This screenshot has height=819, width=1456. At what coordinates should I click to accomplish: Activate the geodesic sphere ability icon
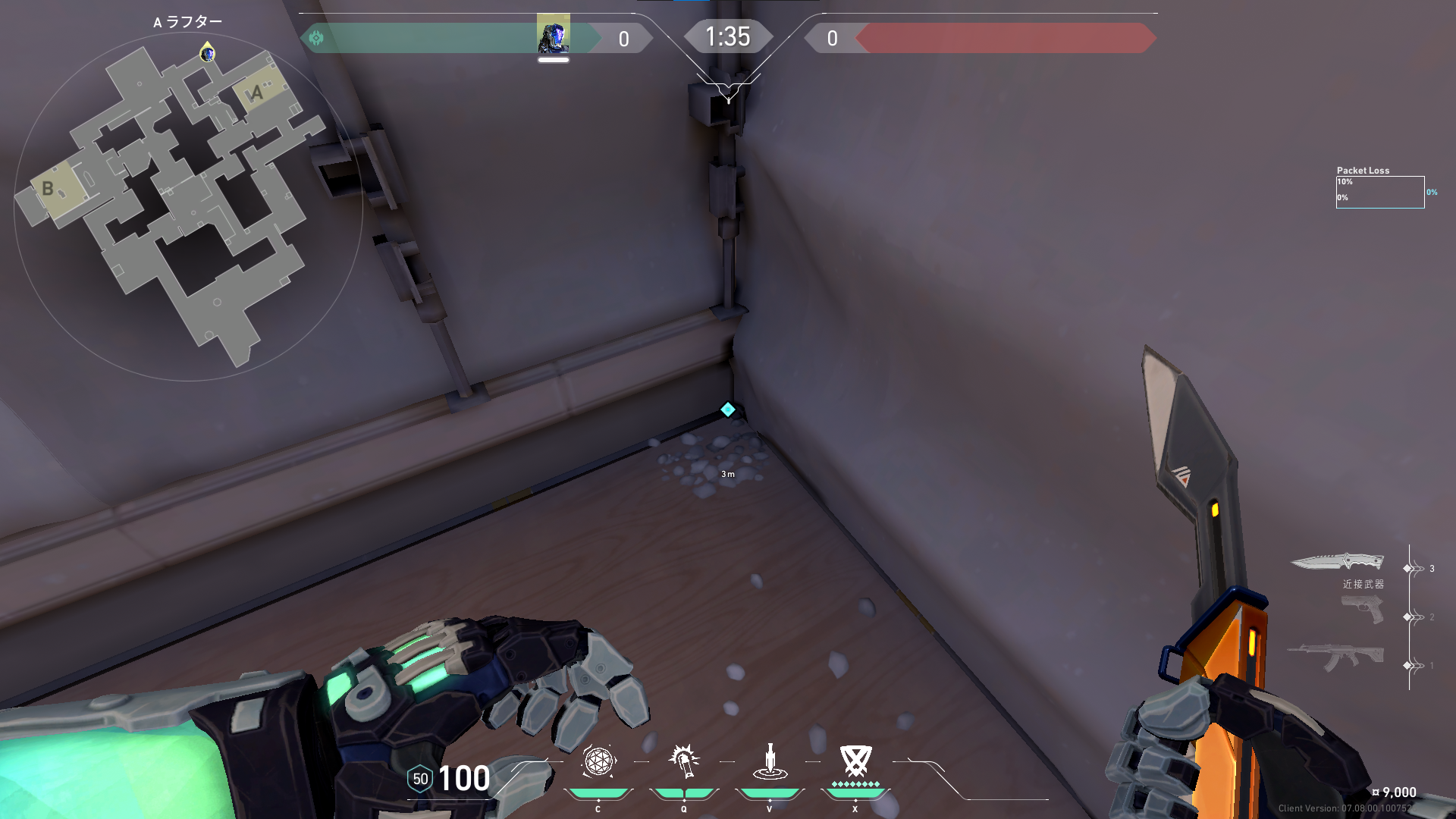click(x=598, y=761)
